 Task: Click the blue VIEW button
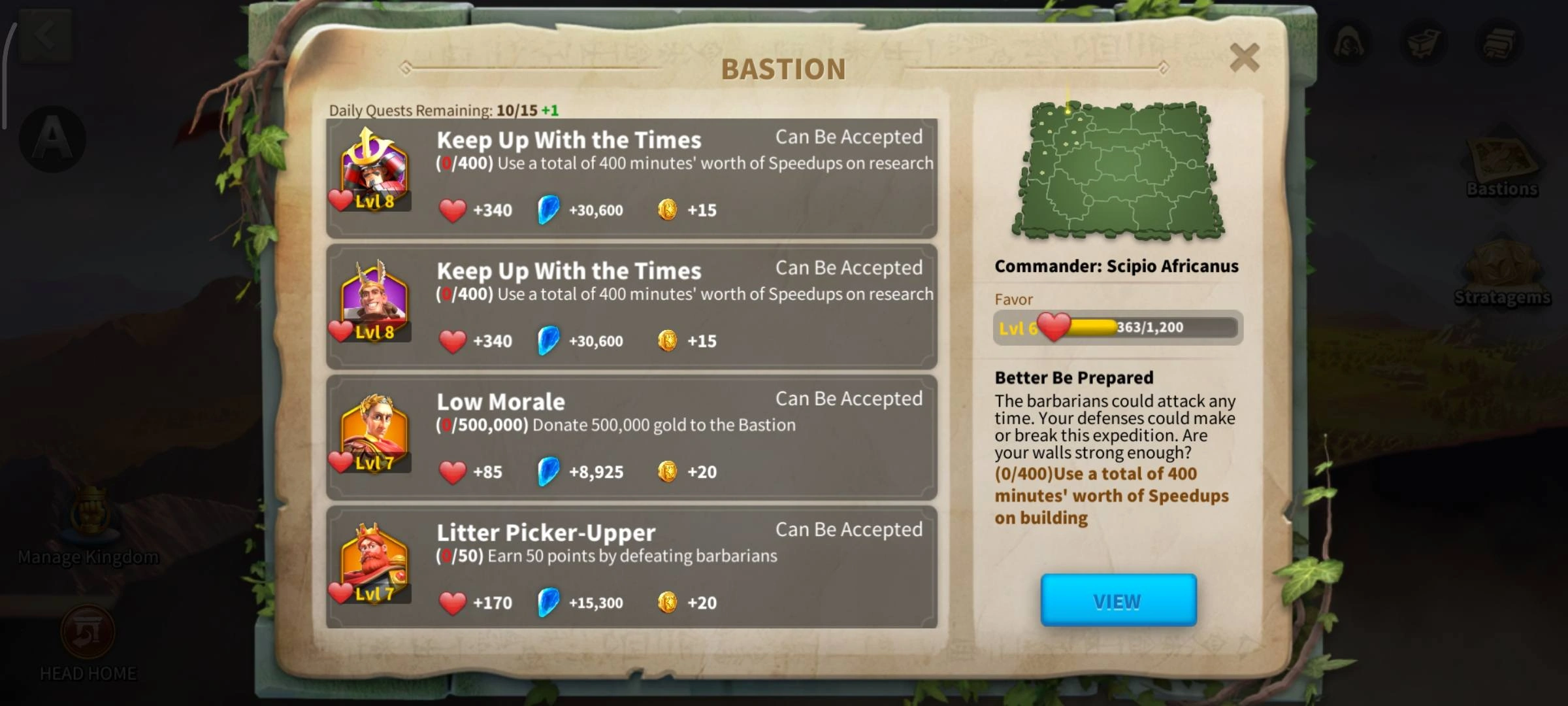coord(1118,600)
